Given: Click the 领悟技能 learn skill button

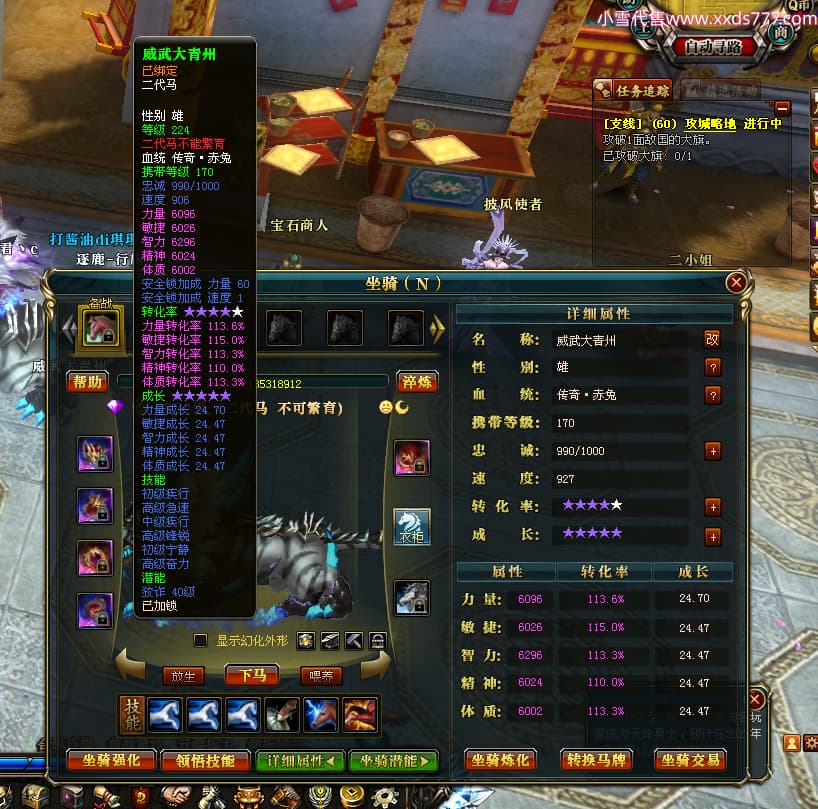Looking at the screenshot, I should tap(204, 760).
